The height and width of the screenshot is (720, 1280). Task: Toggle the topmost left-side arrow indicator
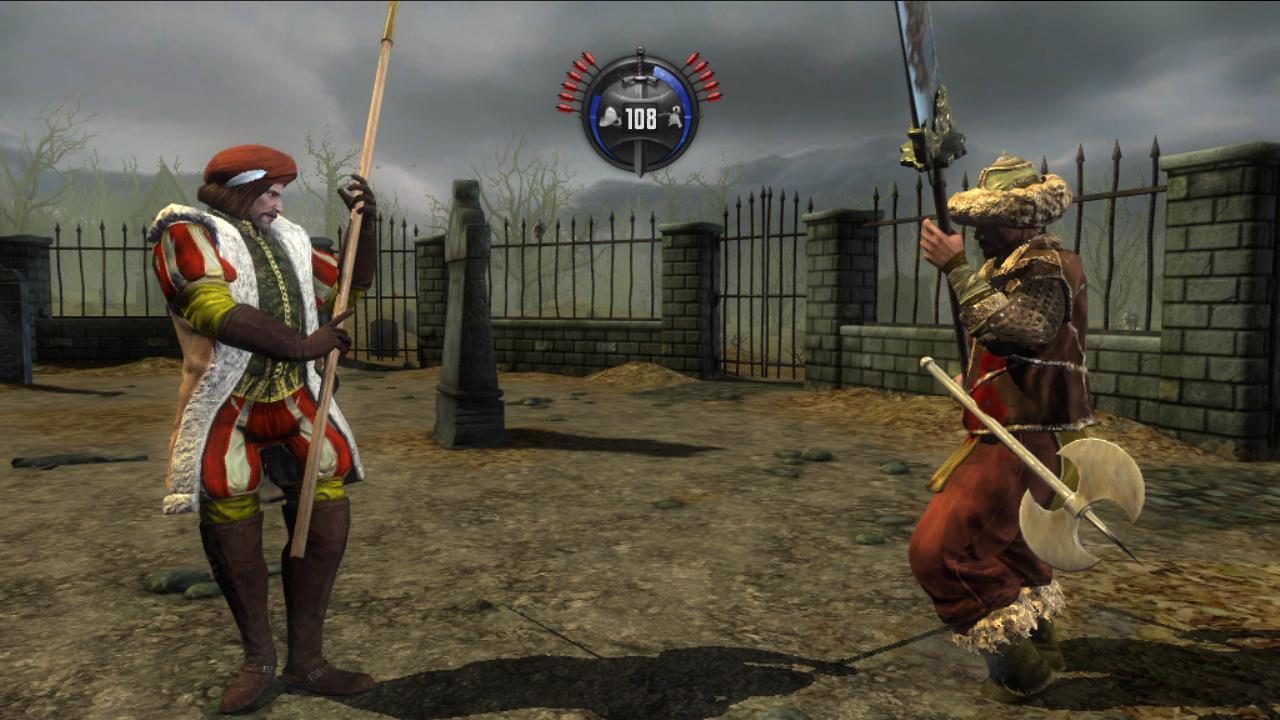[x=587, y=56]
